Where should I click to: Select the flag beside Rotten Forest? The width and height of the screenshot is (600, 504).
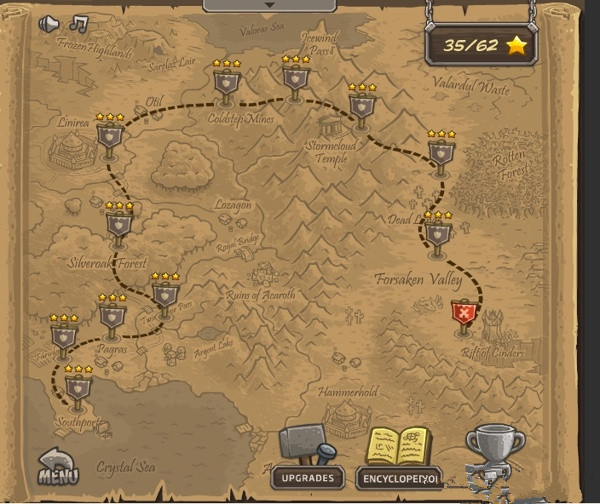tap(440, 153)
